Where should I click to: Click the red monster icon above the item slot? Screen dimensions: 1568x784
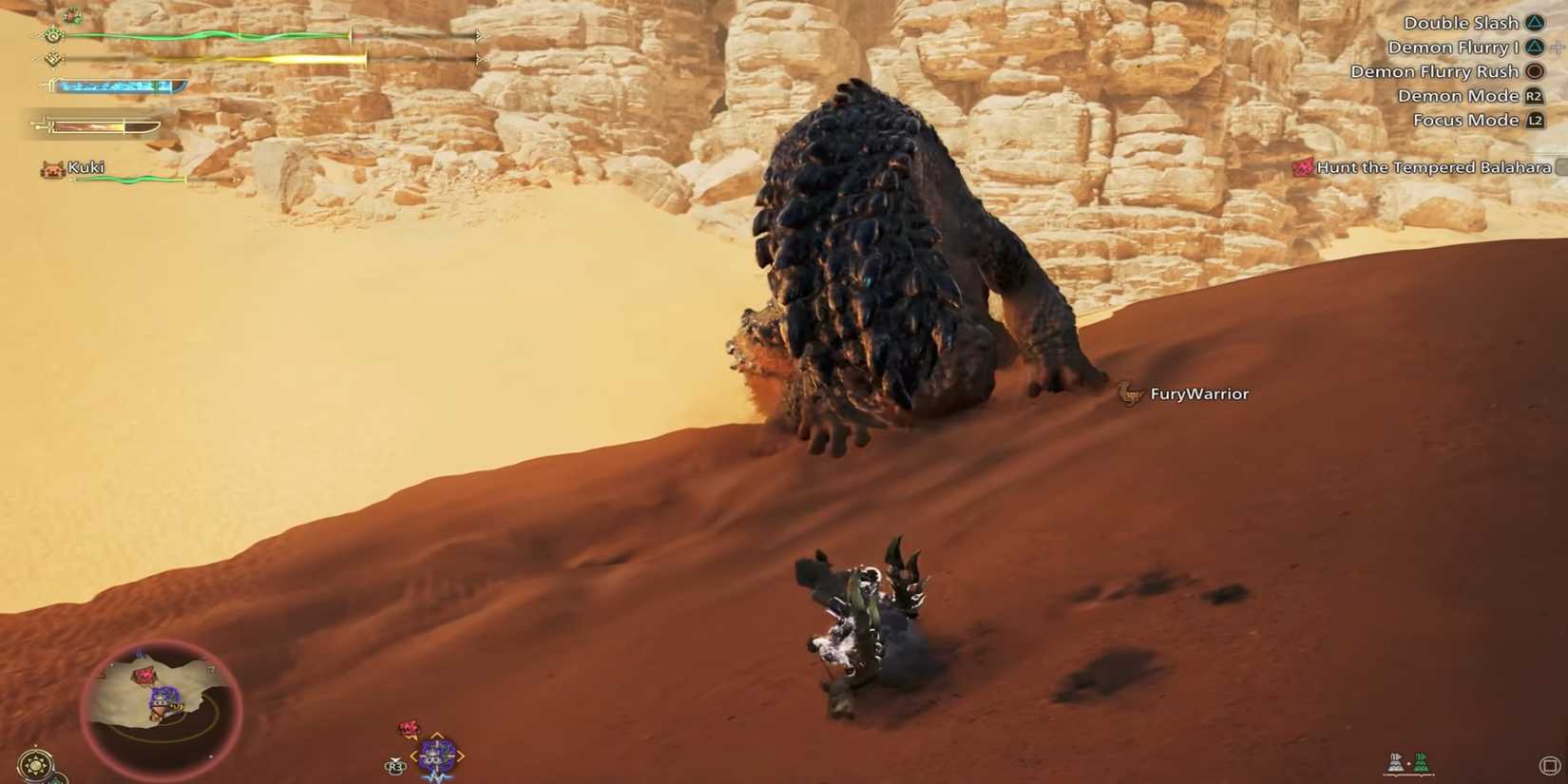[x=409, y=727]
